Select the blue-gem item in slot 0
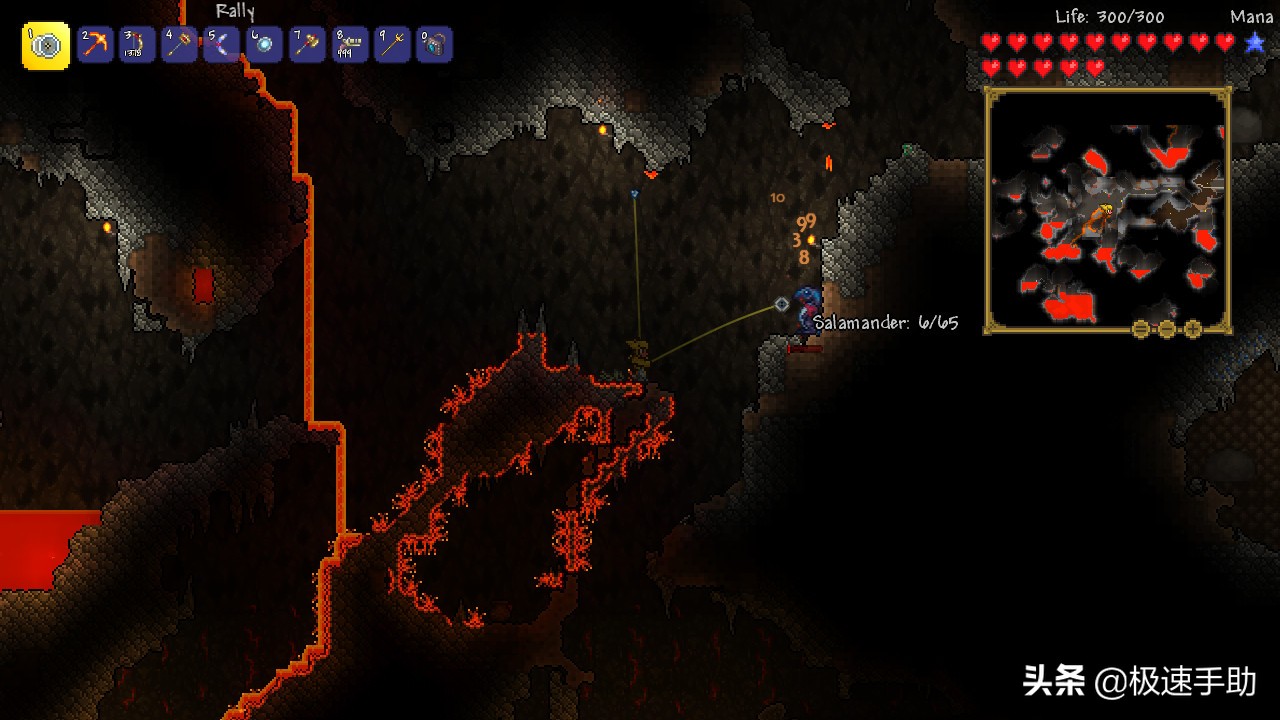 coord(434,45)
